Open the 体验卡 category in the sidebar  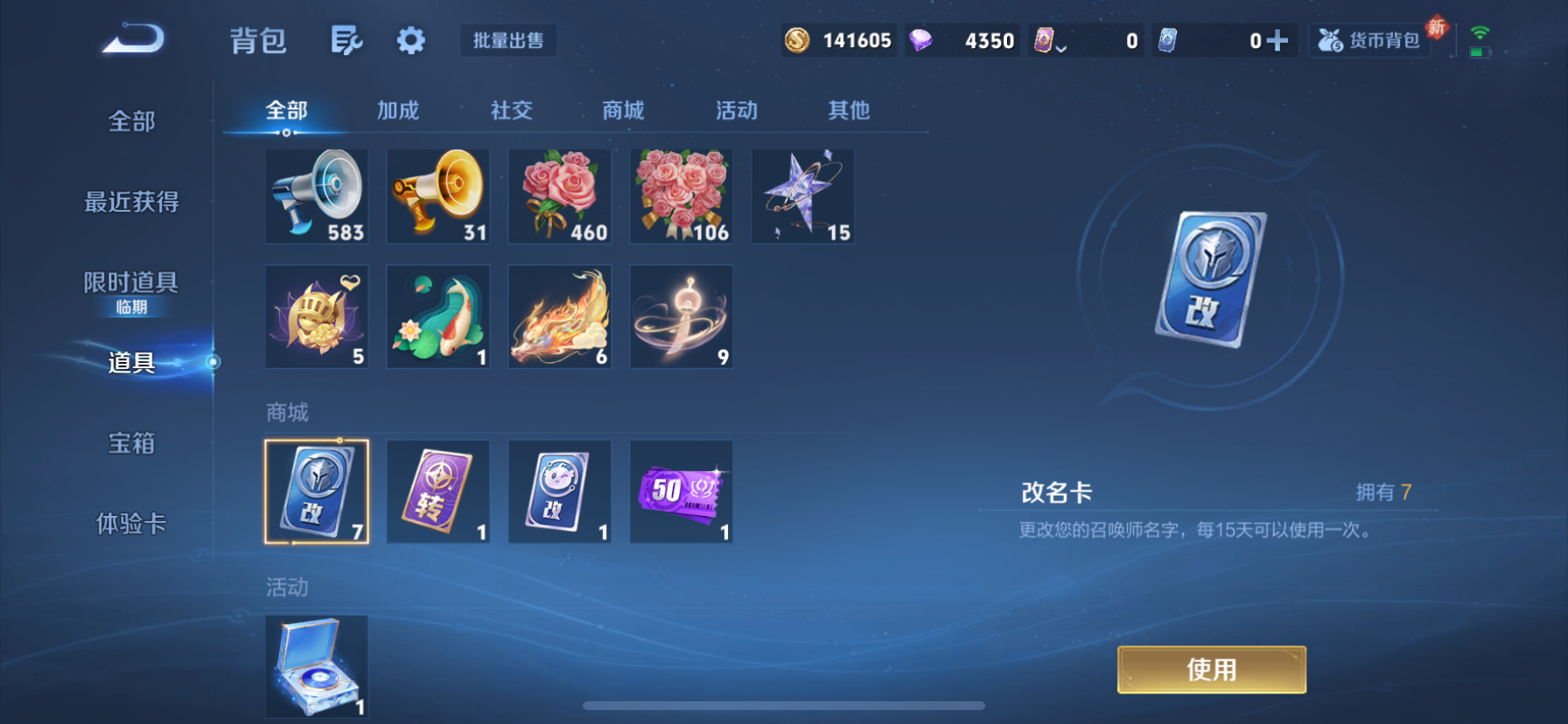(131, 525)
